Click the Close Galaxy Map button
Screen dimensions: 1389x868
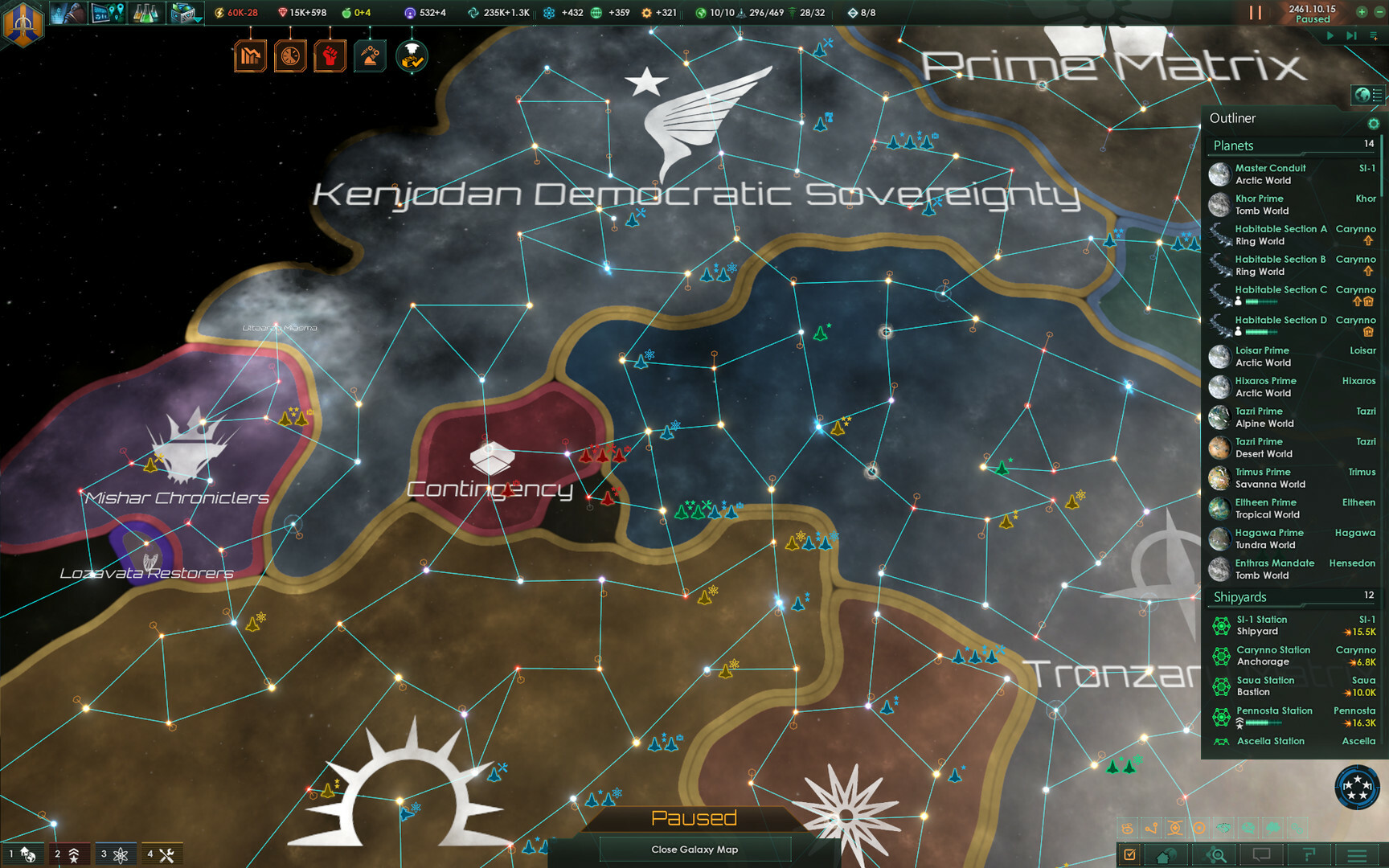(695, 849)
